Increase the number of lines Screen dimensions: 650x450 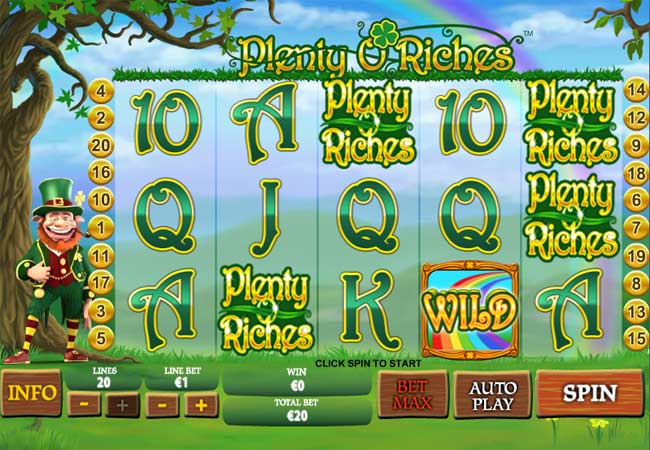tap(122, 405)
